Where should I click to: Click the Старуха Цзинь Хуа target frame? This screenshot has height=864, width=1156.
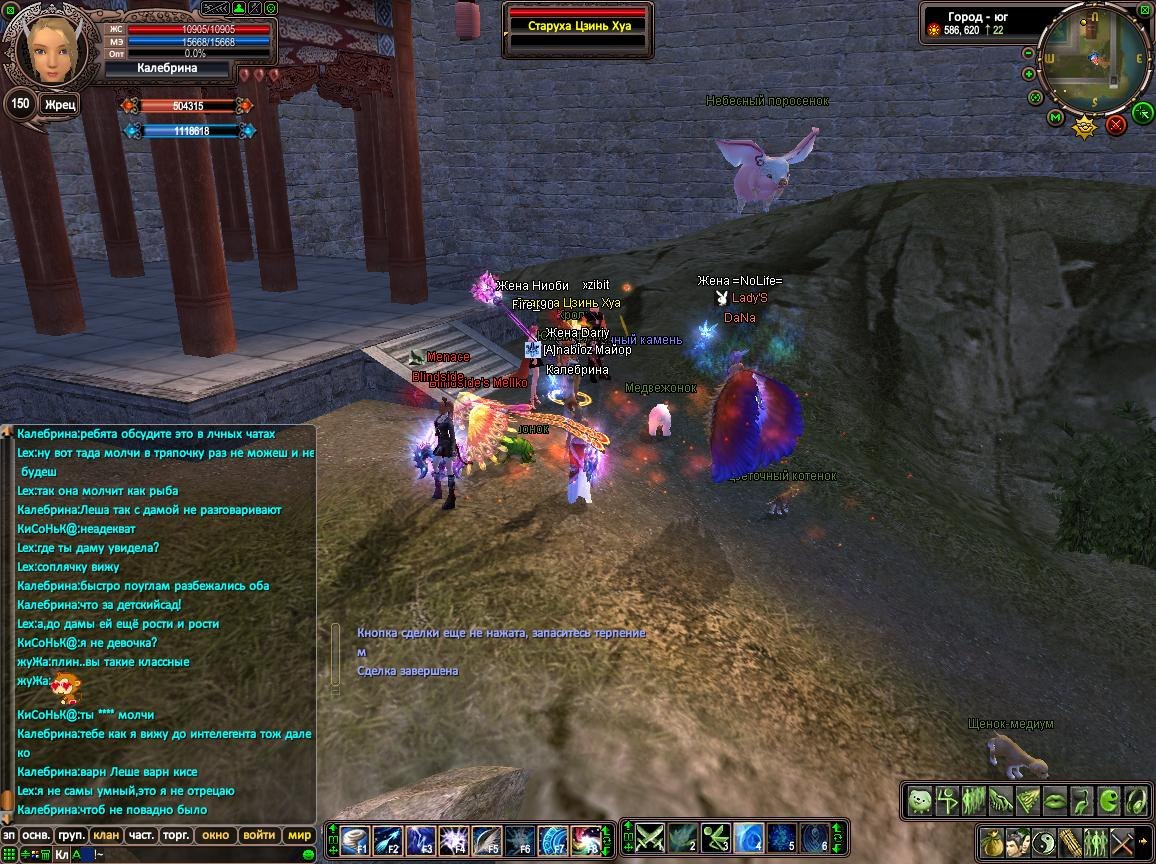click(578, 25)
